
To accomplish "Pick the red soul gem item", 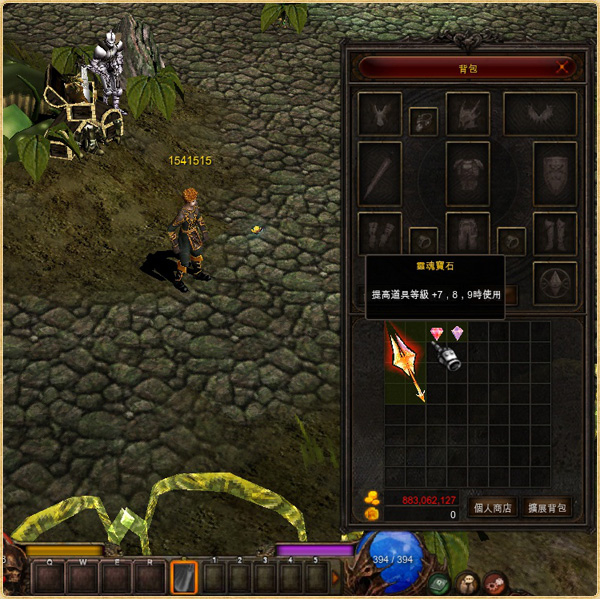I will click(x=436, y=333).
